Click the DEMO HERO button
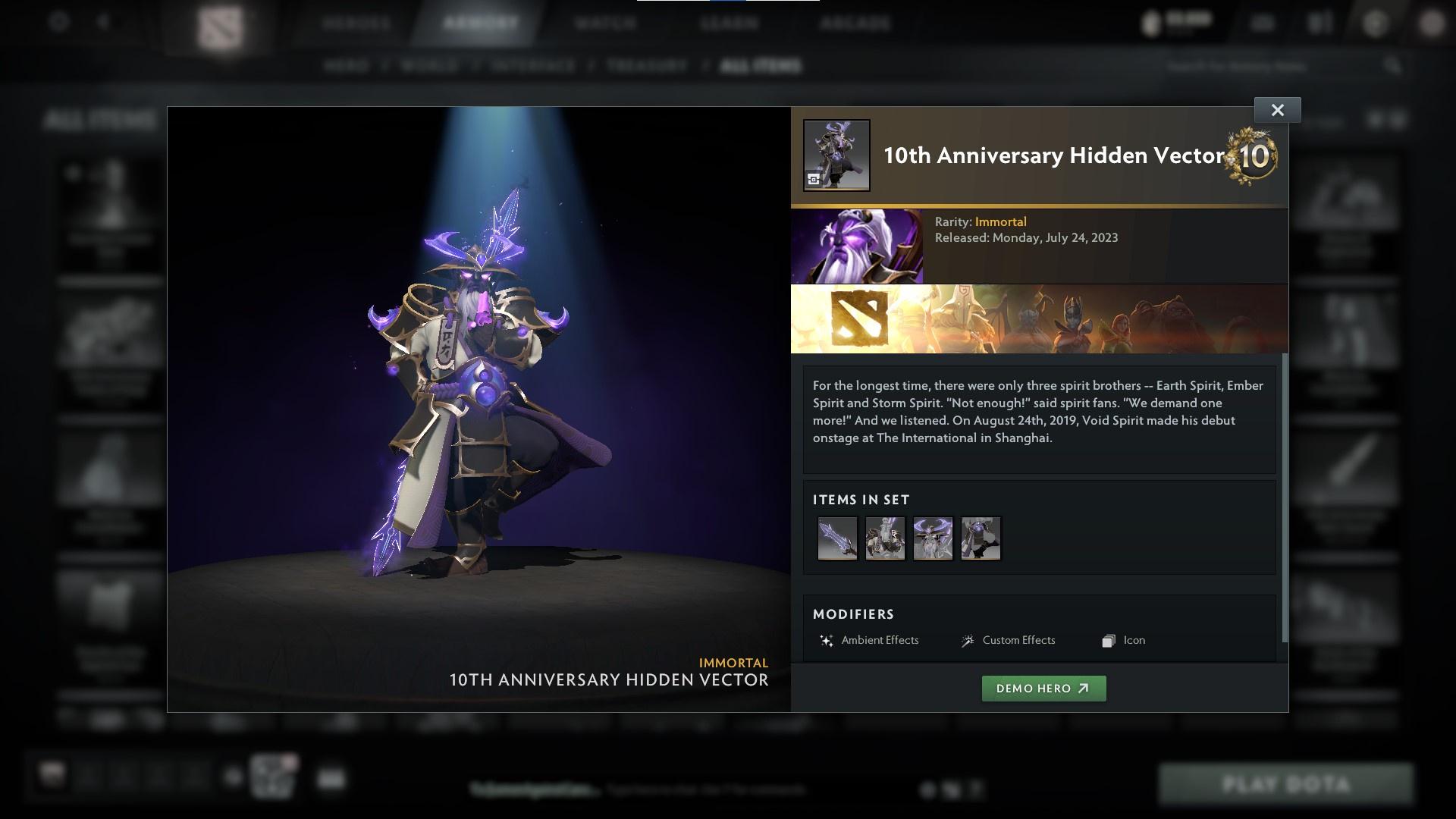The image size is (1456, 819). click(1043, 689)
